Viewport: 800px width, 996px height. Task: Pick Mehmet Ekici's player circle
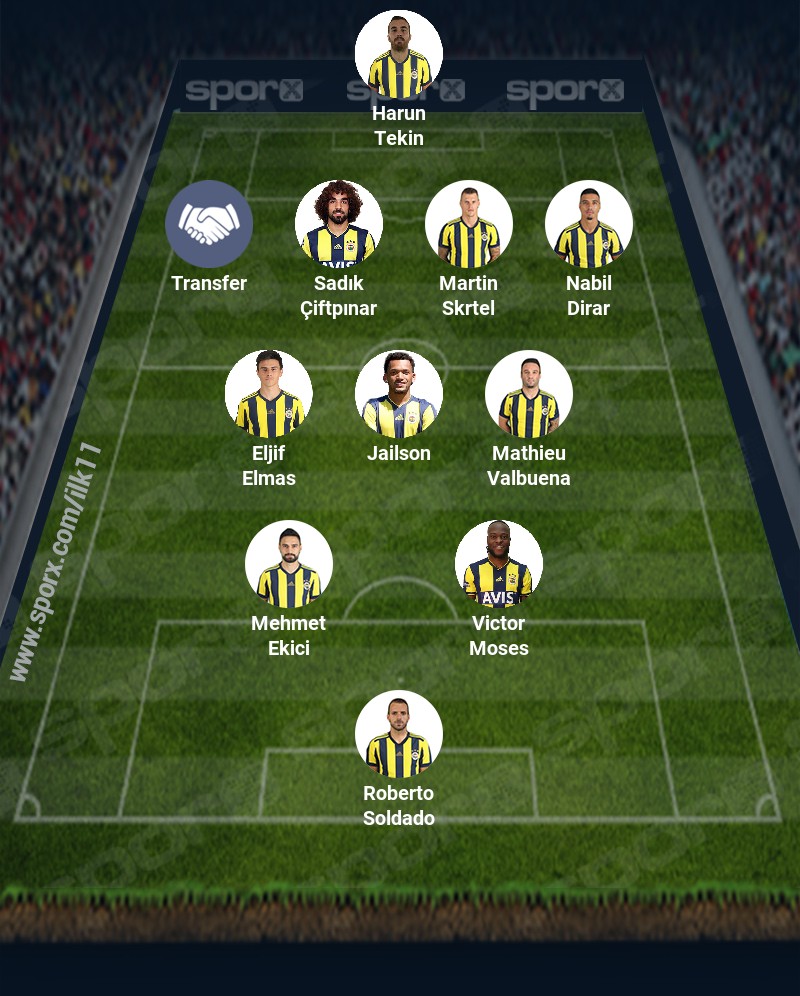coord(289,565)
